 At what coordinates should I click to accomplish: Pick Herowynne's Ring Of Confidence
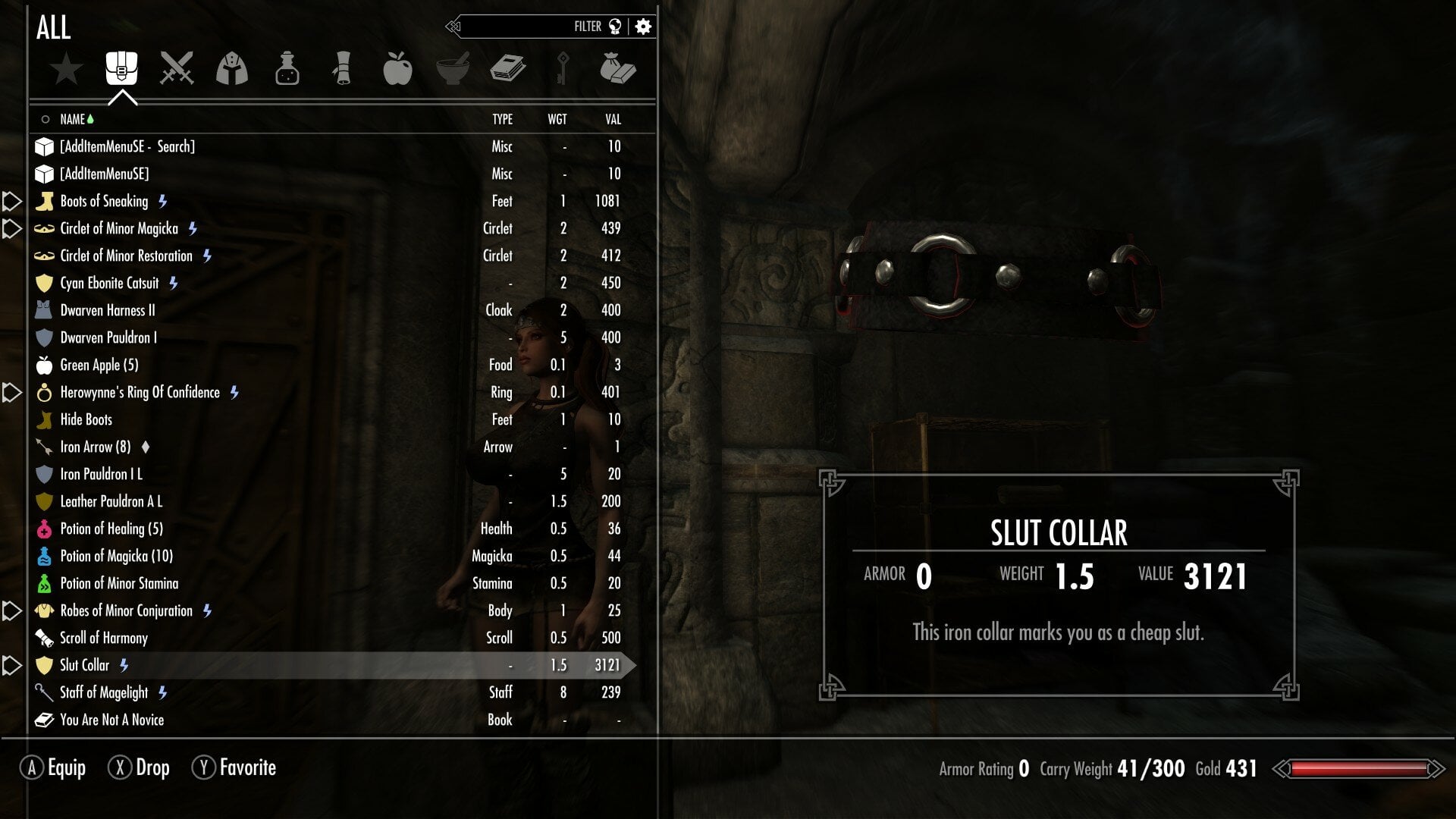[x=140, y=392]
